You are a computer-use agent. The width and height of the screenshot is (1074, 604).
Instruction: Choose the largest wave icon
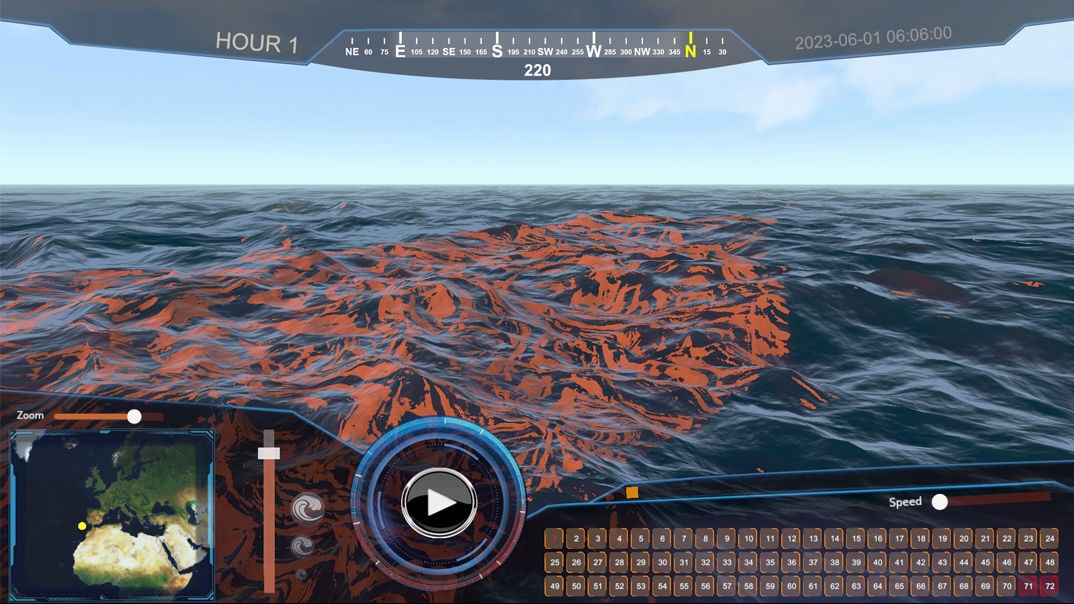[x=308, y=508]
